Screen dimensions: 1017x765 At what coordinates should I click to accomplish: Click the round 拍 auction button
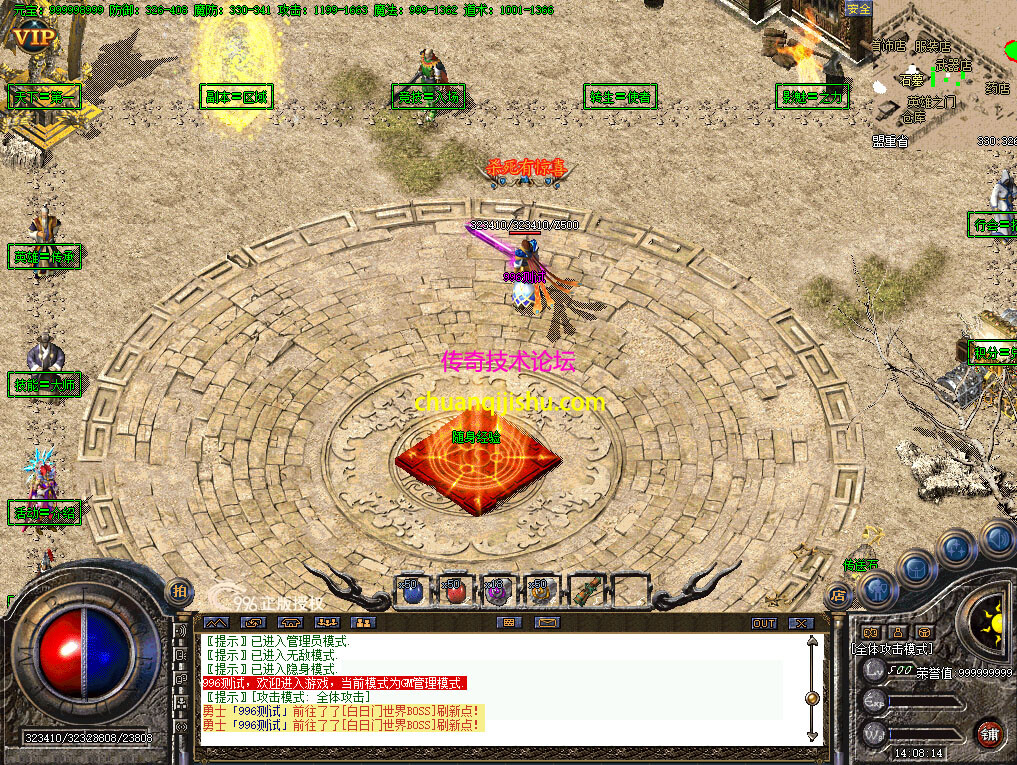pos(179,590)
